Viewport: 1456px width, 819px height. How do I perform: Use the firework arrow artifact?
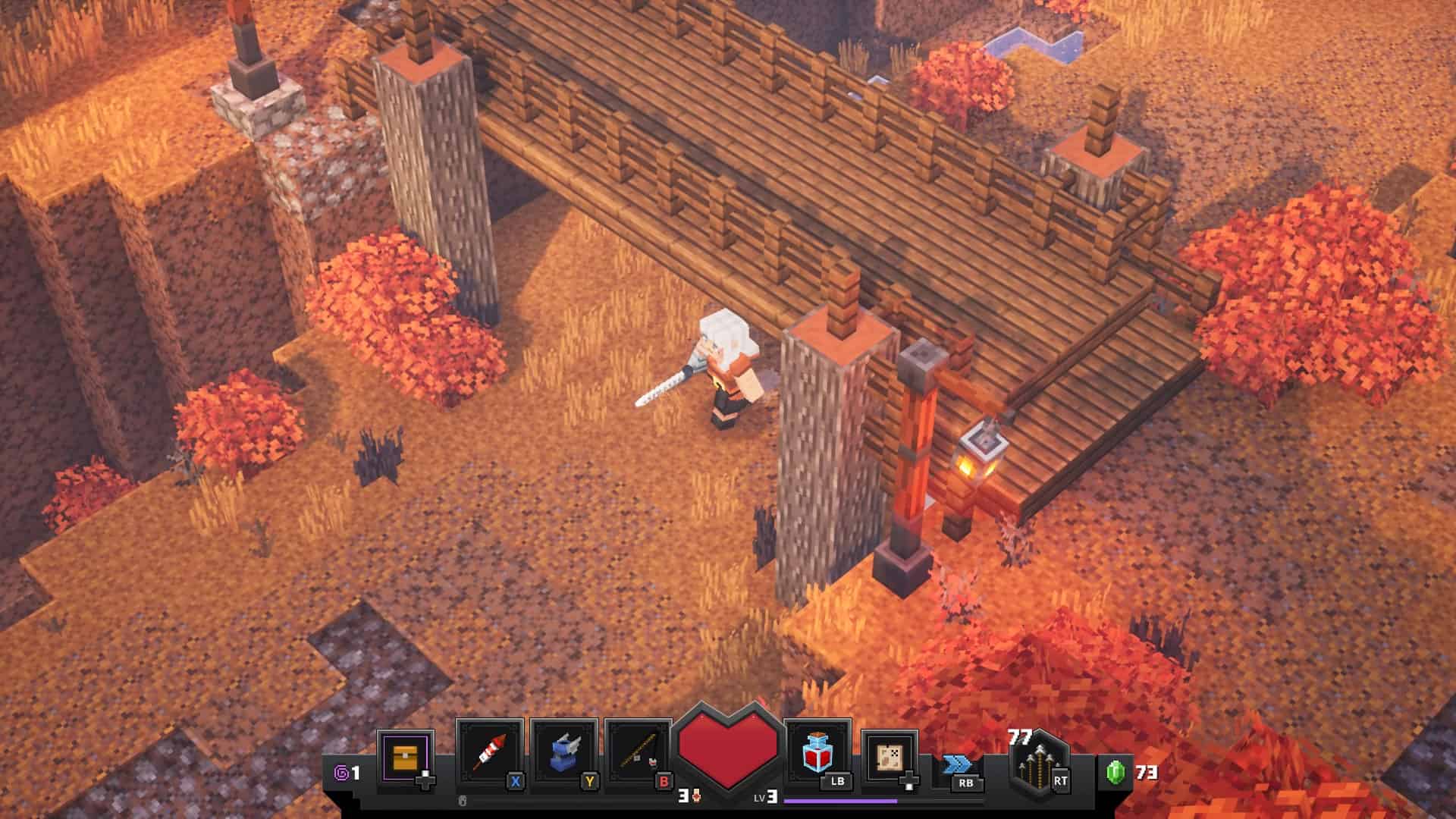point(489,753)
